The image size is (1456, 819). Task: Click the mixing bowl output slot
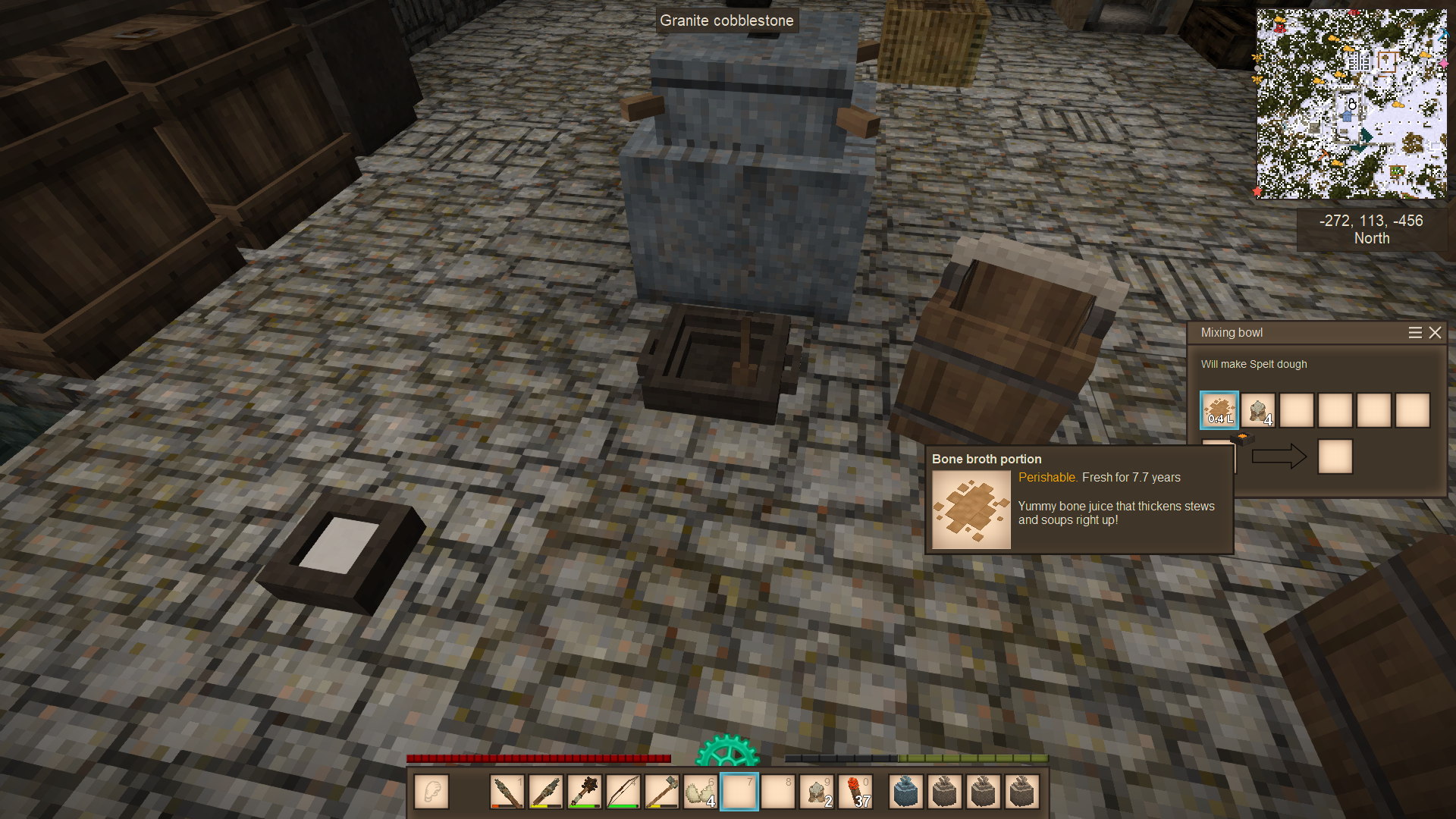click(x=1335, y=457)
